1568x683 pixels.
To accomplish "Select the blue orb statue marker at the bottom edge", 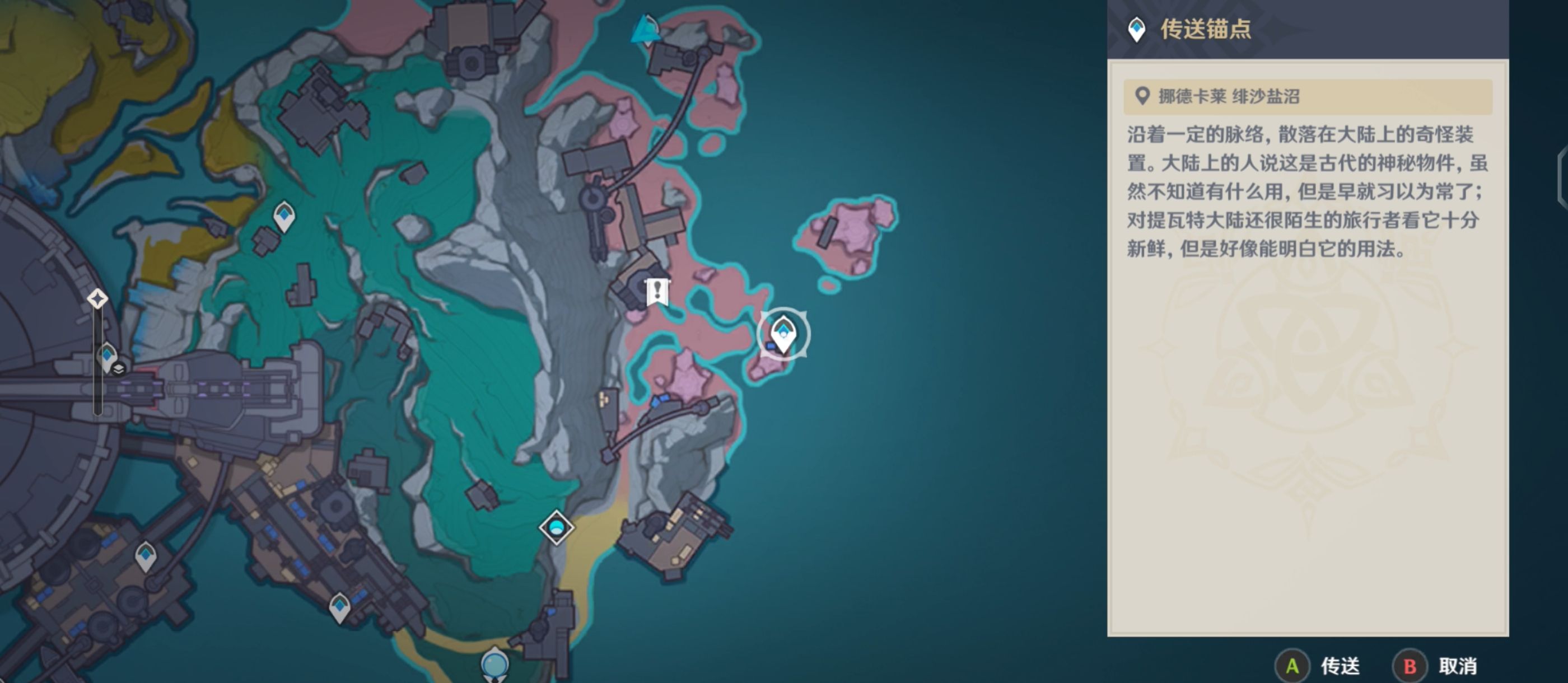I will point(494,663).
